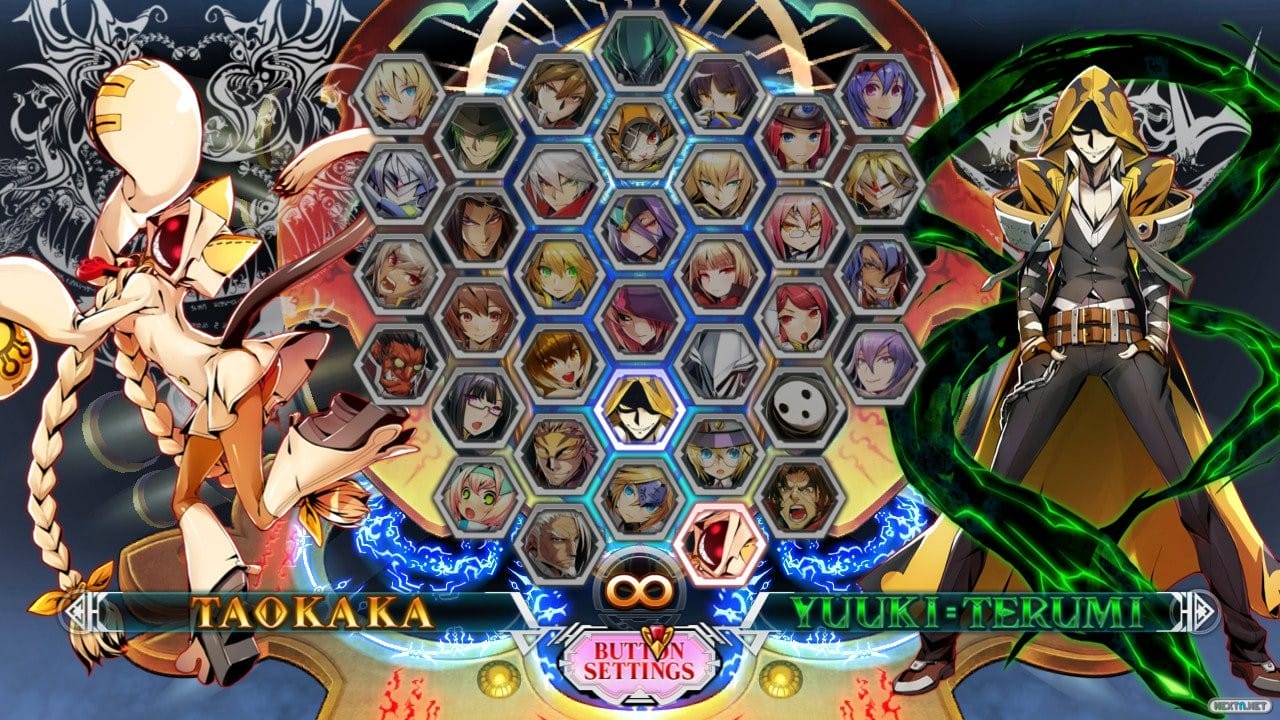
Task: Pick Azrael's shouting portrait on the right
Action: click(x=795, y=497)
